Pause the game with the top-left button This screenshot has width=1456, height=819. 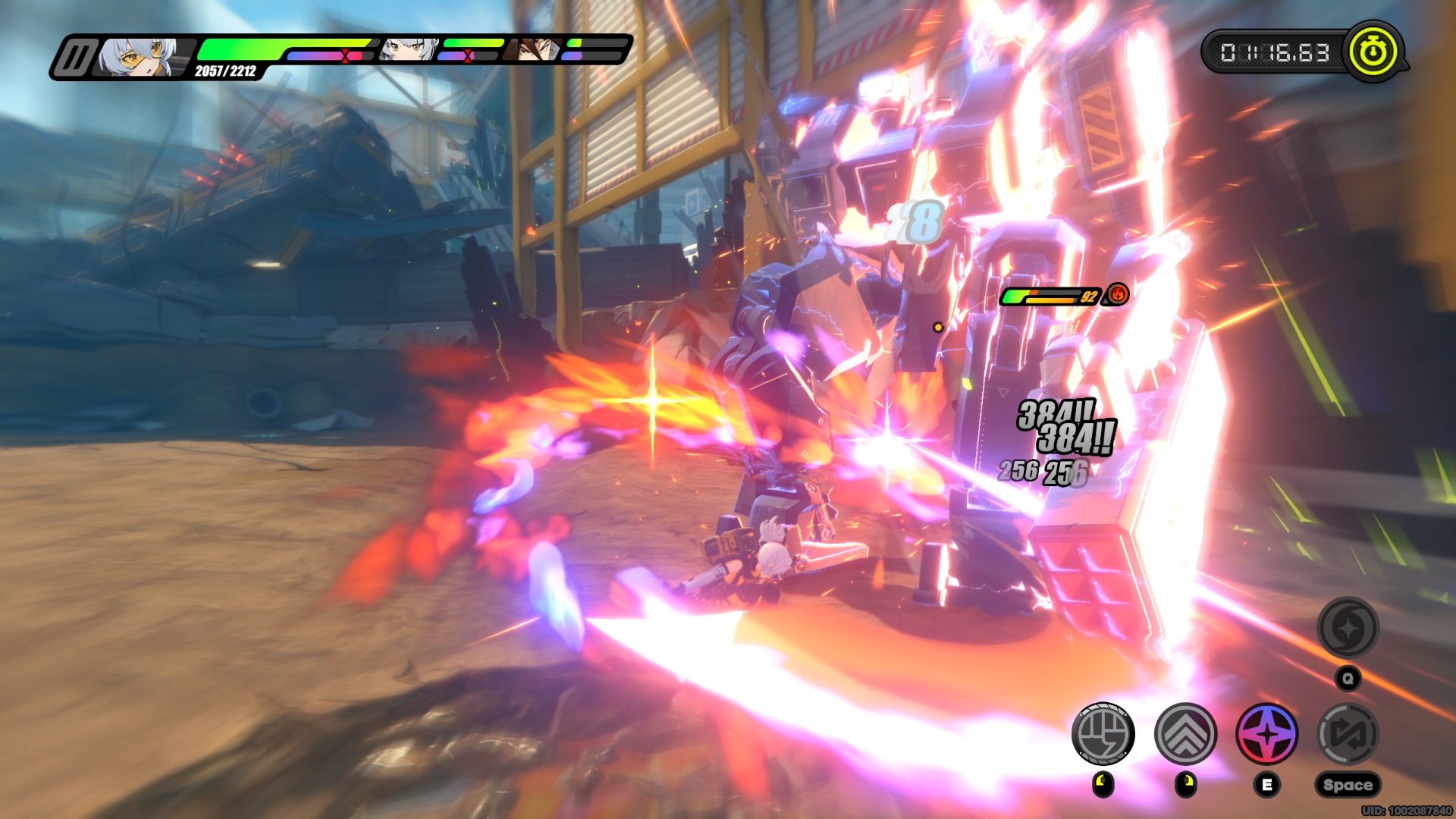click(74, 58)
